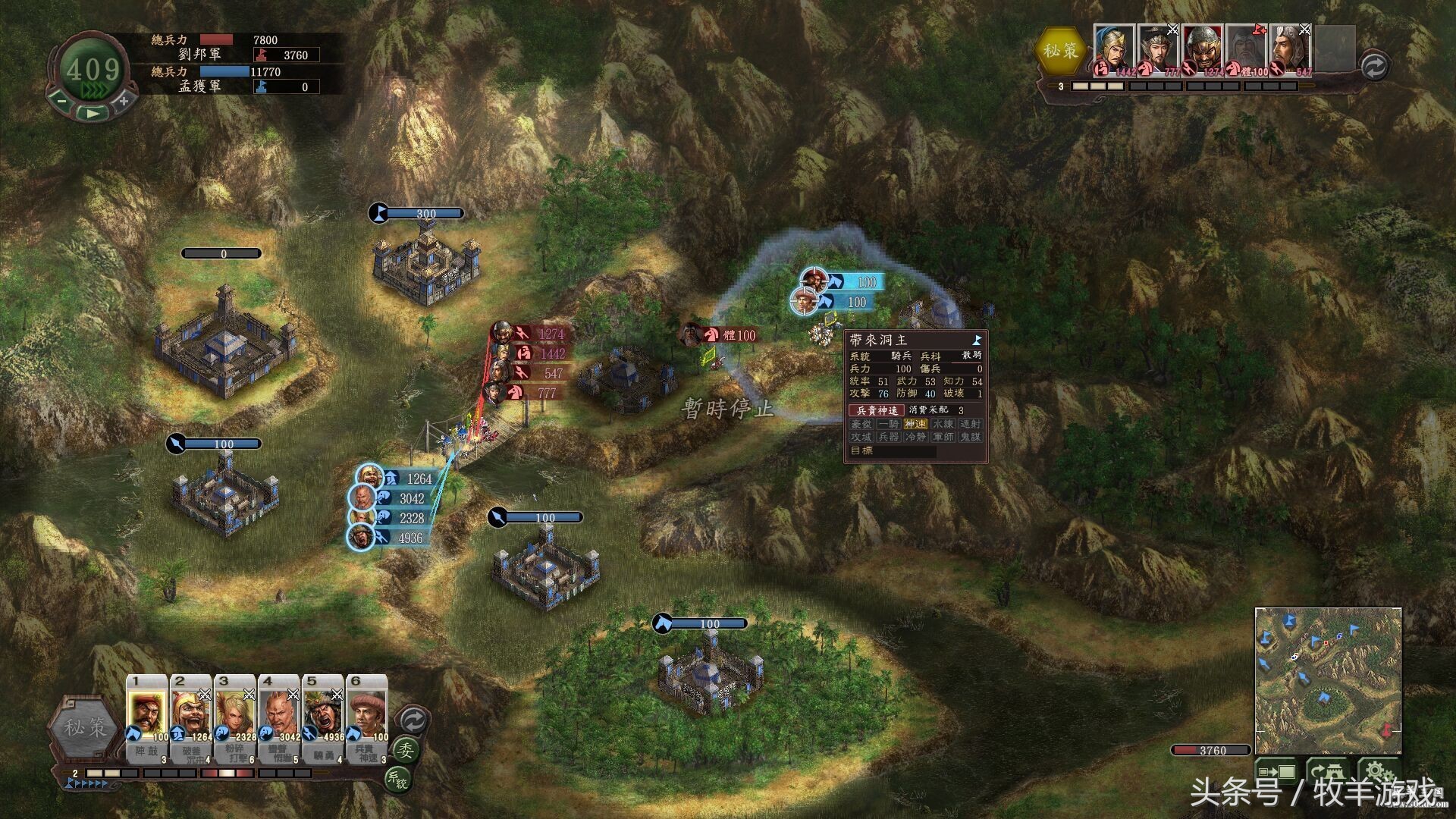Select unit card 6 labeled 兵貴神速
1456x819 pixels.
tap(368, 717)
